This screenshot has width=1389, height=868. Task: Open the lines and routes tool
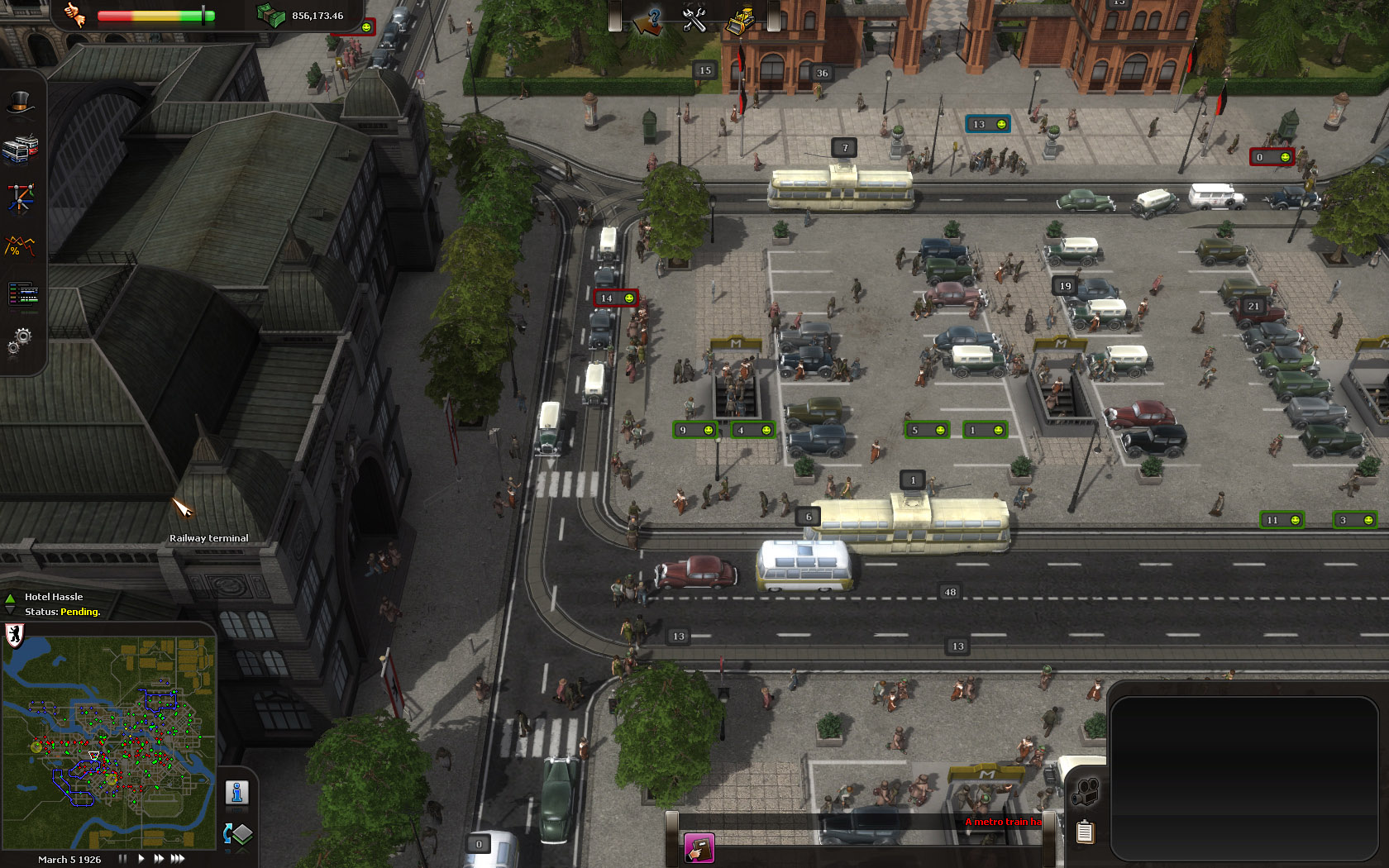click(21, 198)
